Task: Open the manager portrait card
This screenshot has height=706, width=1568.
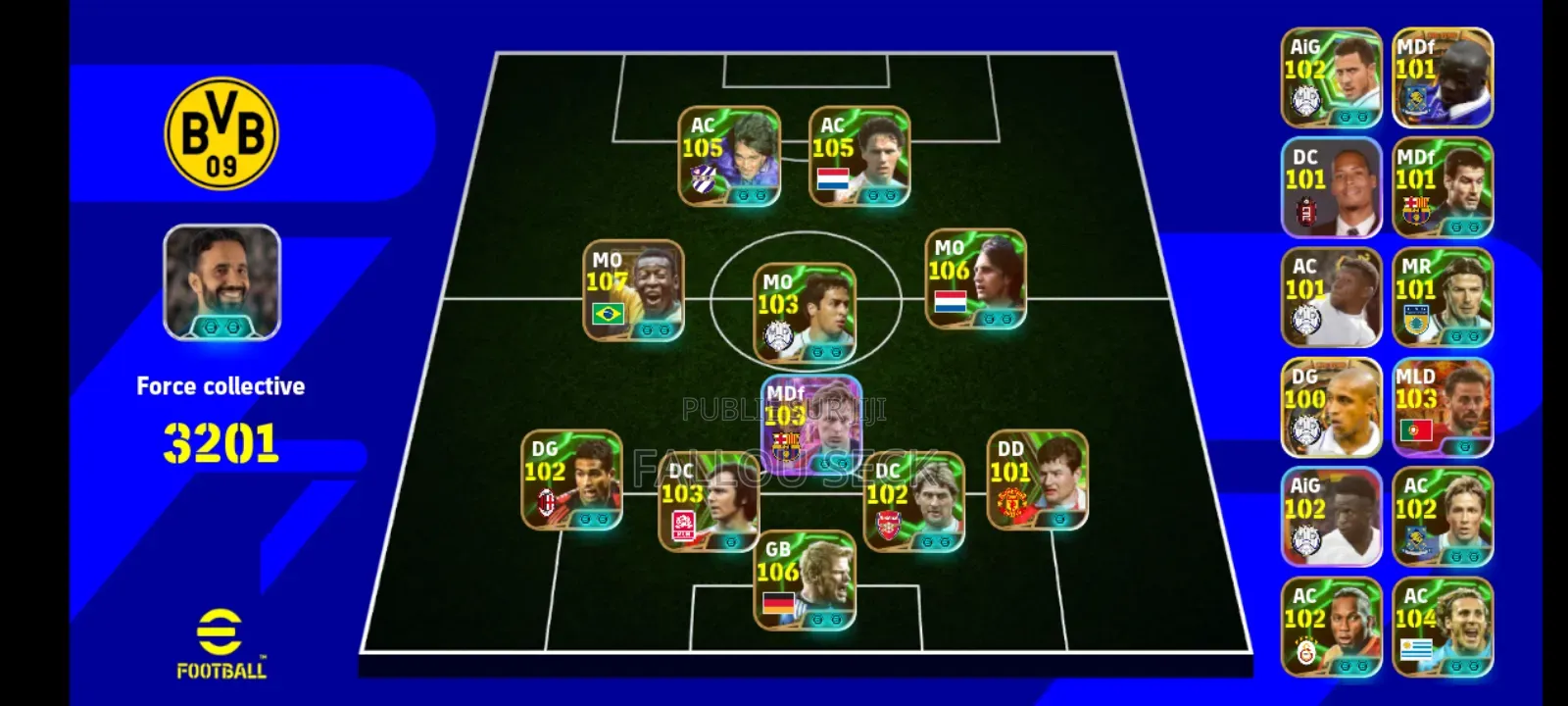Action: [222, 282]
